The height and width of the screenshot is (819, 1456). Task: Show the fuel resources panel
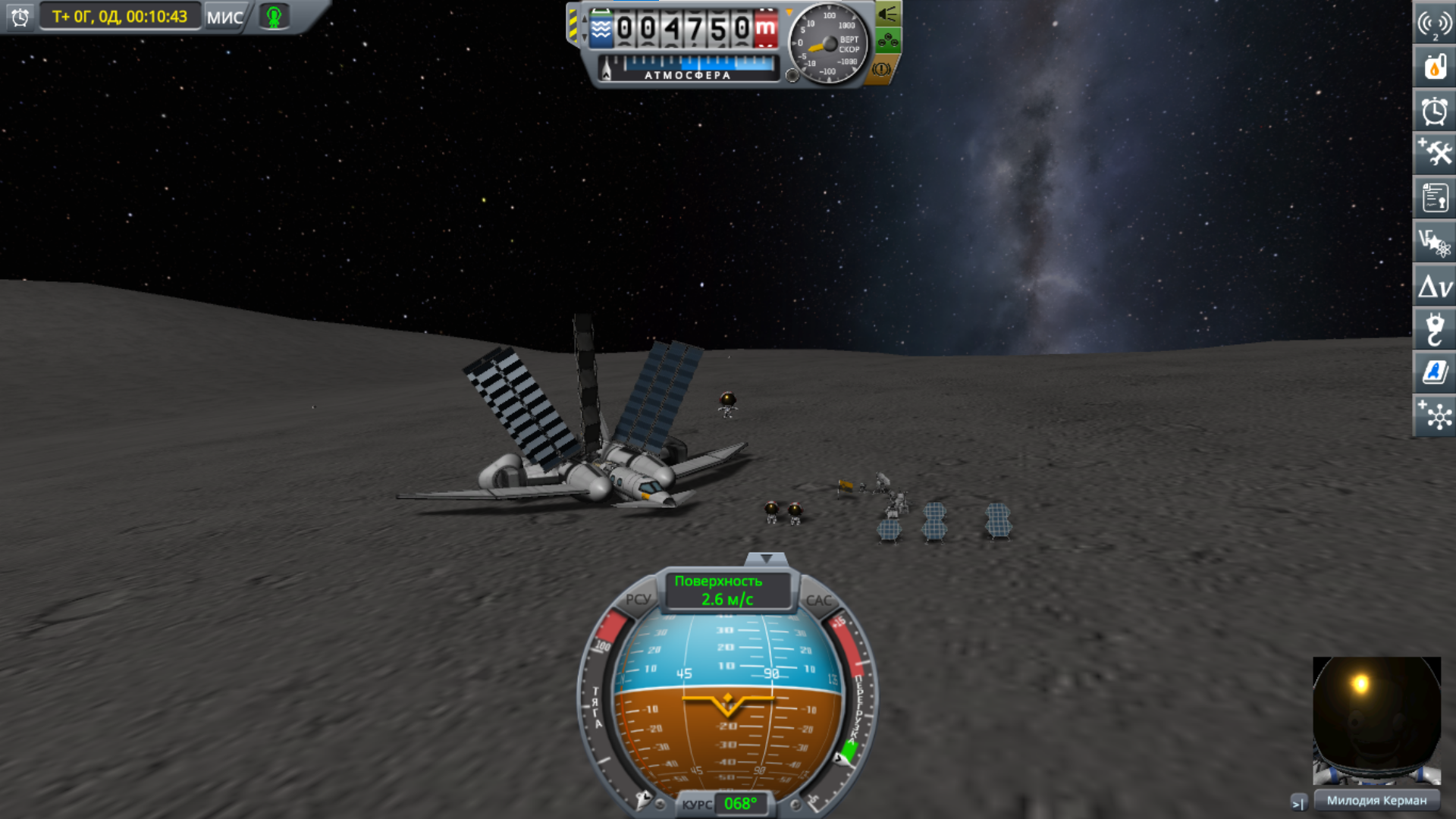point(1434,67)
